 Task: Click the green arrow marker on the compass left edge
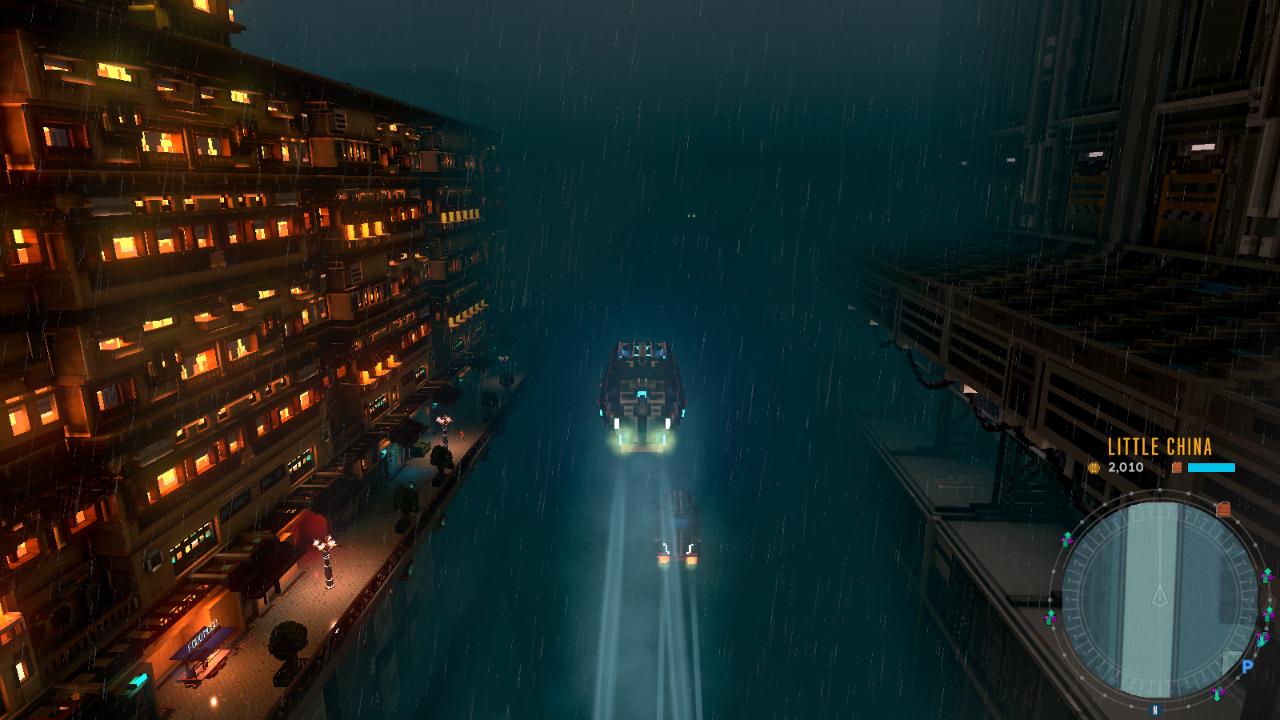(1066, 537)
